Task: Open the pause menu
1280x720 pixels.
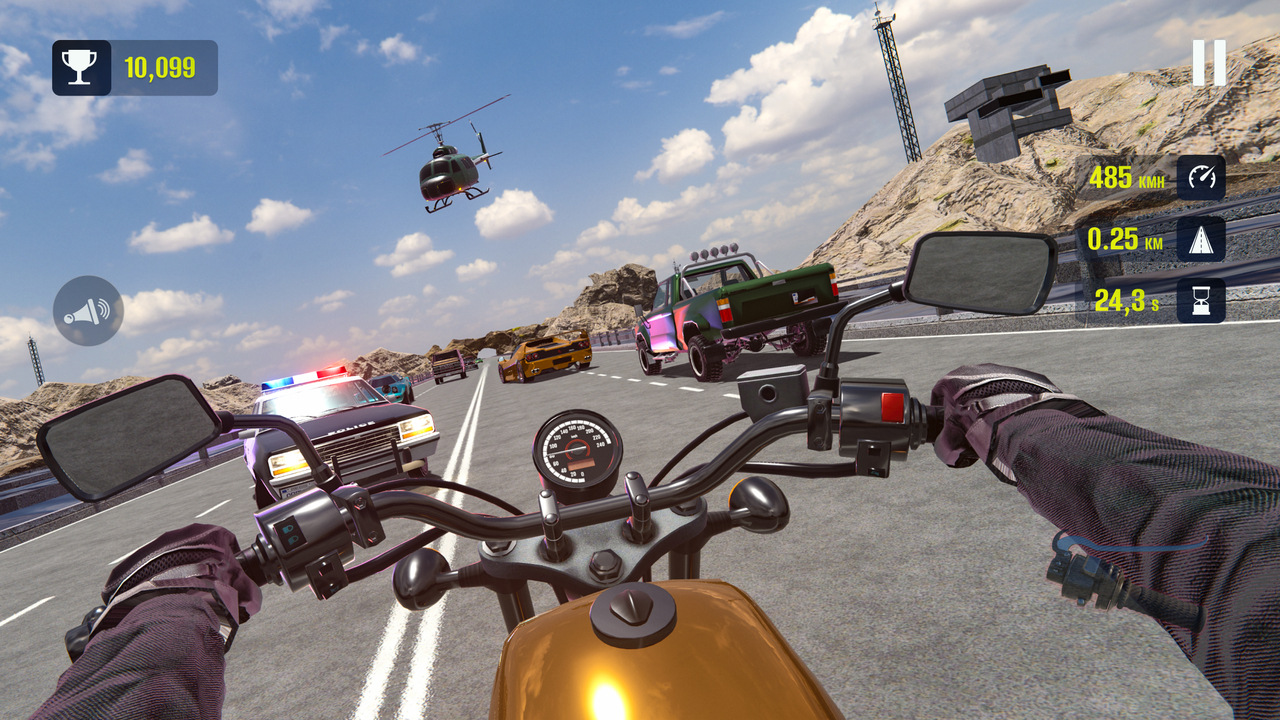Action: pos(1210,62)
